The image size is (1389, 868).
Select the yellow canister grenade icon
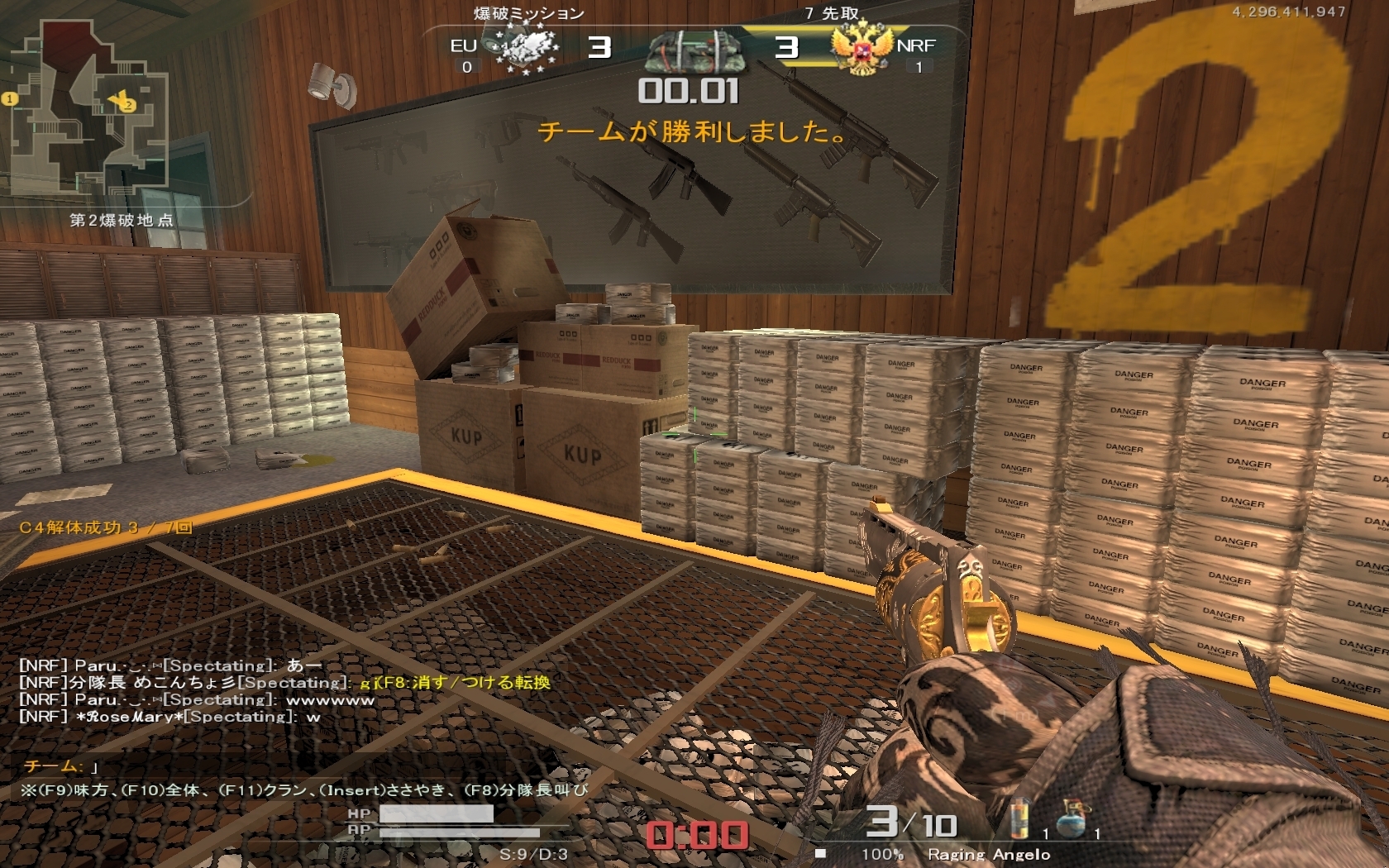(1022, 819)
